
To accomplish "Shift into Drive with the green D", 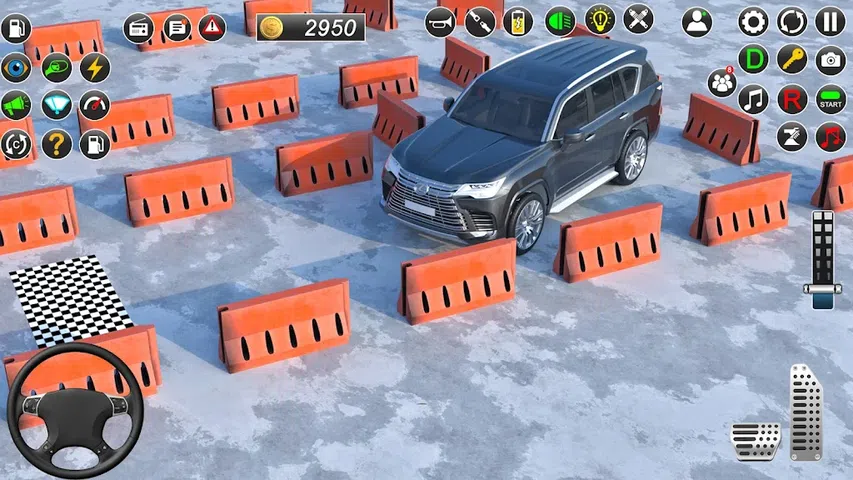I will (753, 60).
